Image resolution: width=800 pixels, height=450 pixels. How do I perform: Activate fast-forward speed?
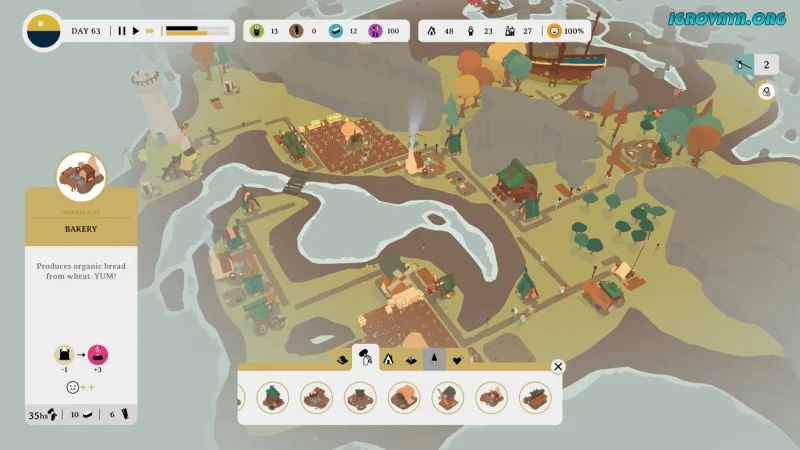coord(151,31)
